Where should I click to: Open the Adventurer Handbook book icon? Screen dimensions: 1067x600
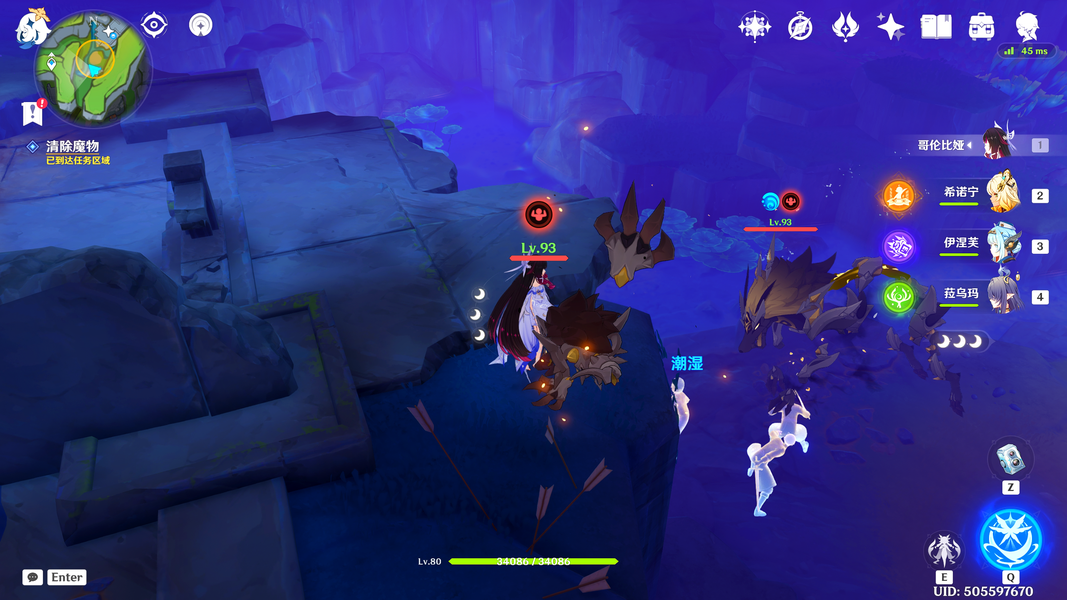pyautogui.click(x=936, y=27)
